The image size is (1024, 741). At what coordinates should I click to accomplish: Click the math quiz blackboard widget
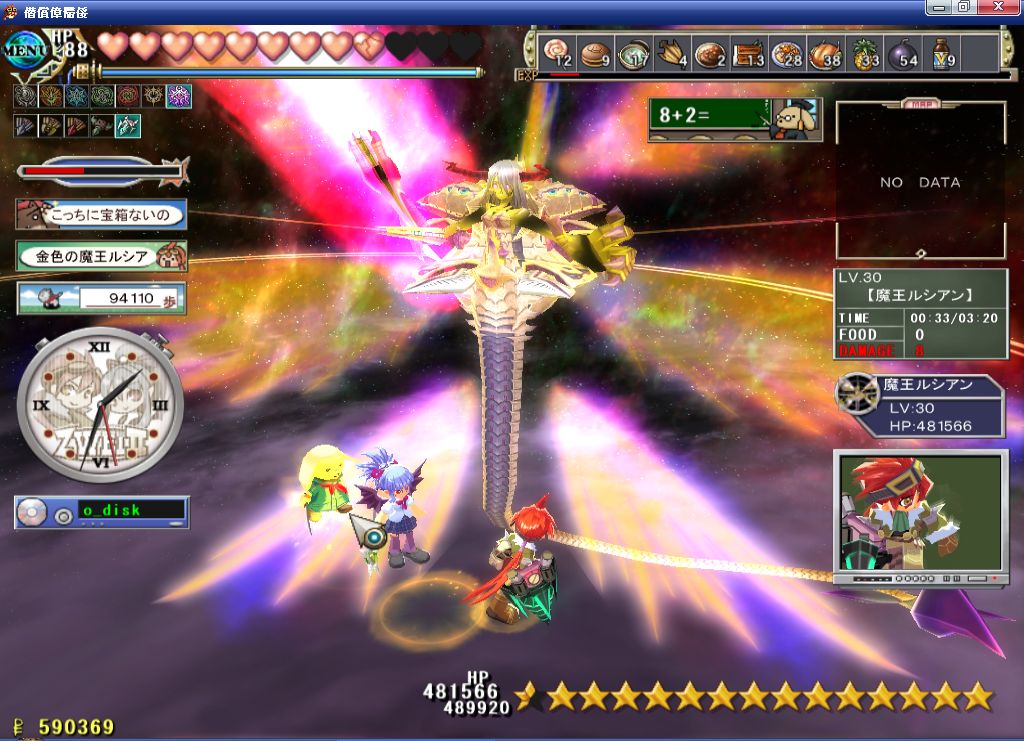pos(734,119)
